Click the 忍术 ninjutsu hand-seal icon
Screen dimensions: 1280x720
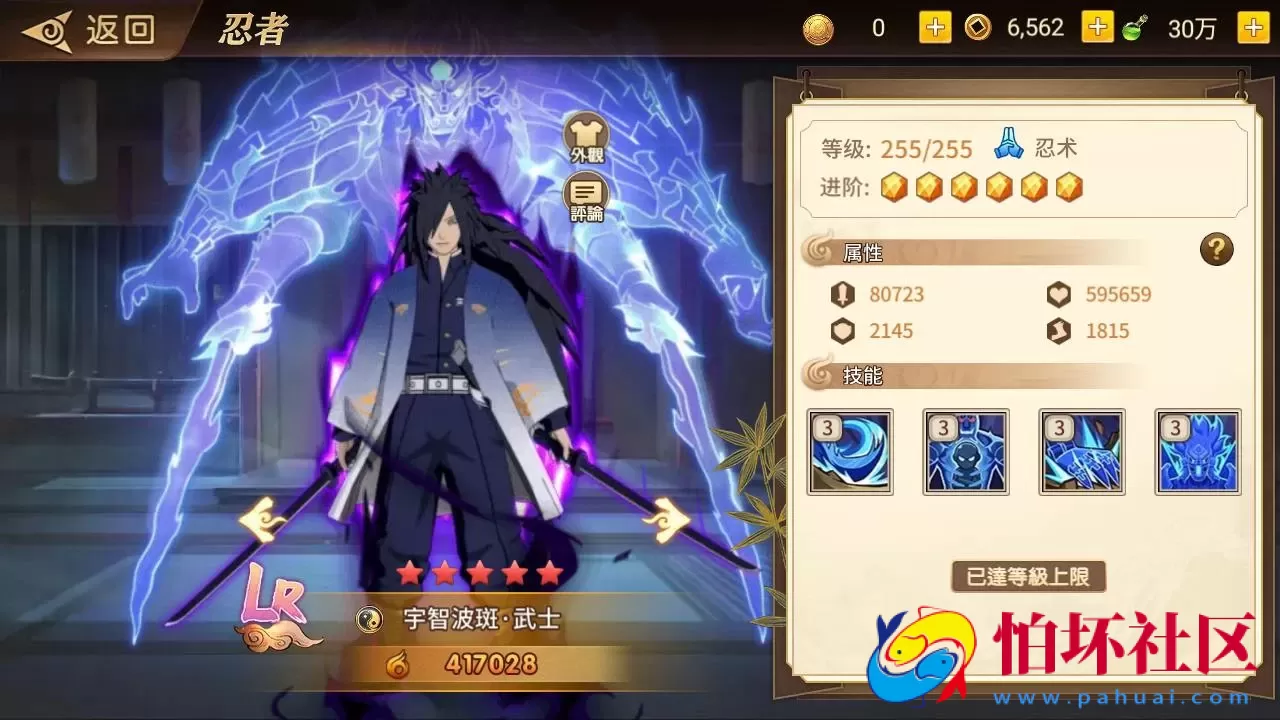(x=1010, y=144)
